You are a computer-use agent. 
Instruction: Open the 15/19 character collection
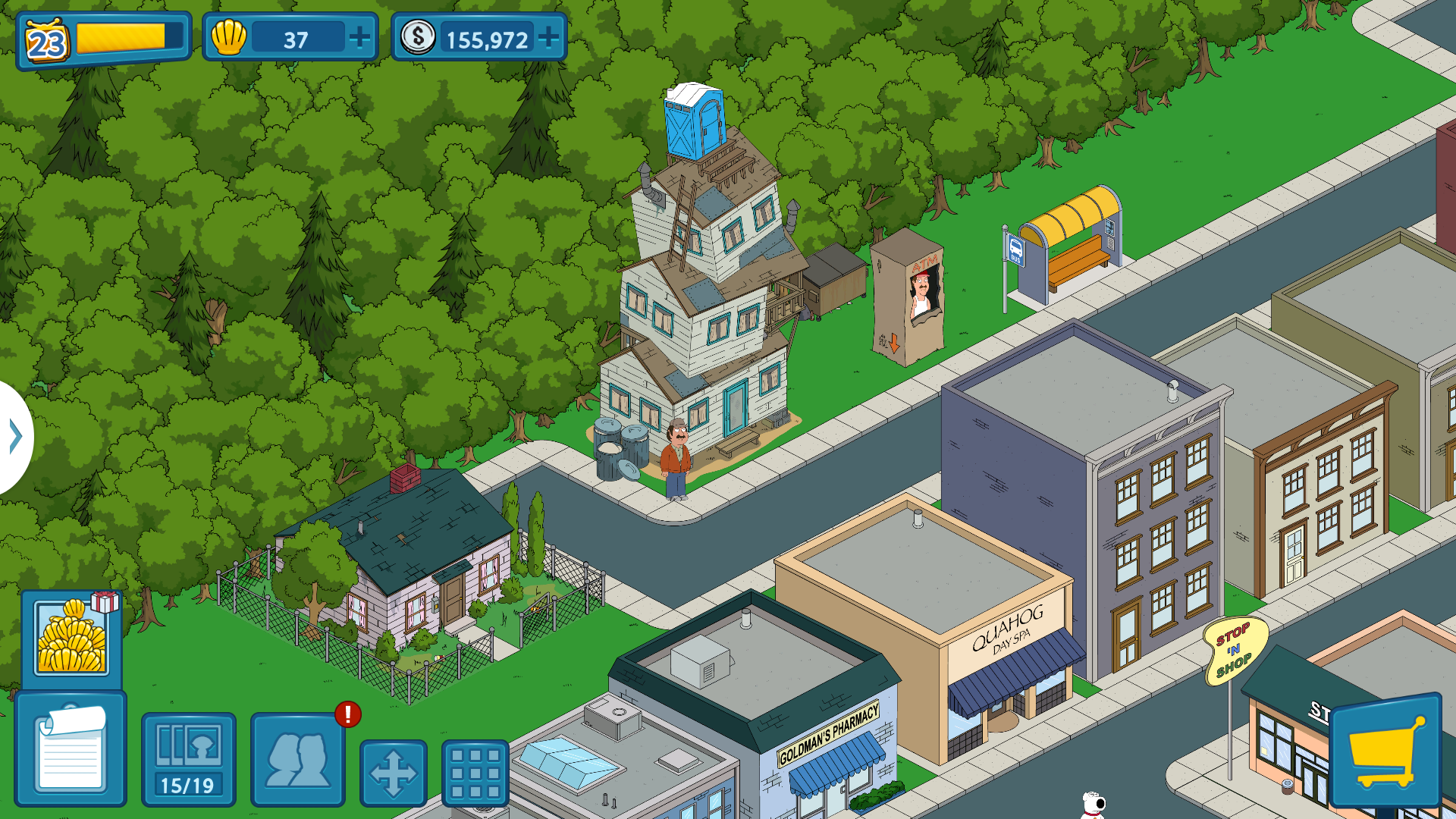[188, 759]
